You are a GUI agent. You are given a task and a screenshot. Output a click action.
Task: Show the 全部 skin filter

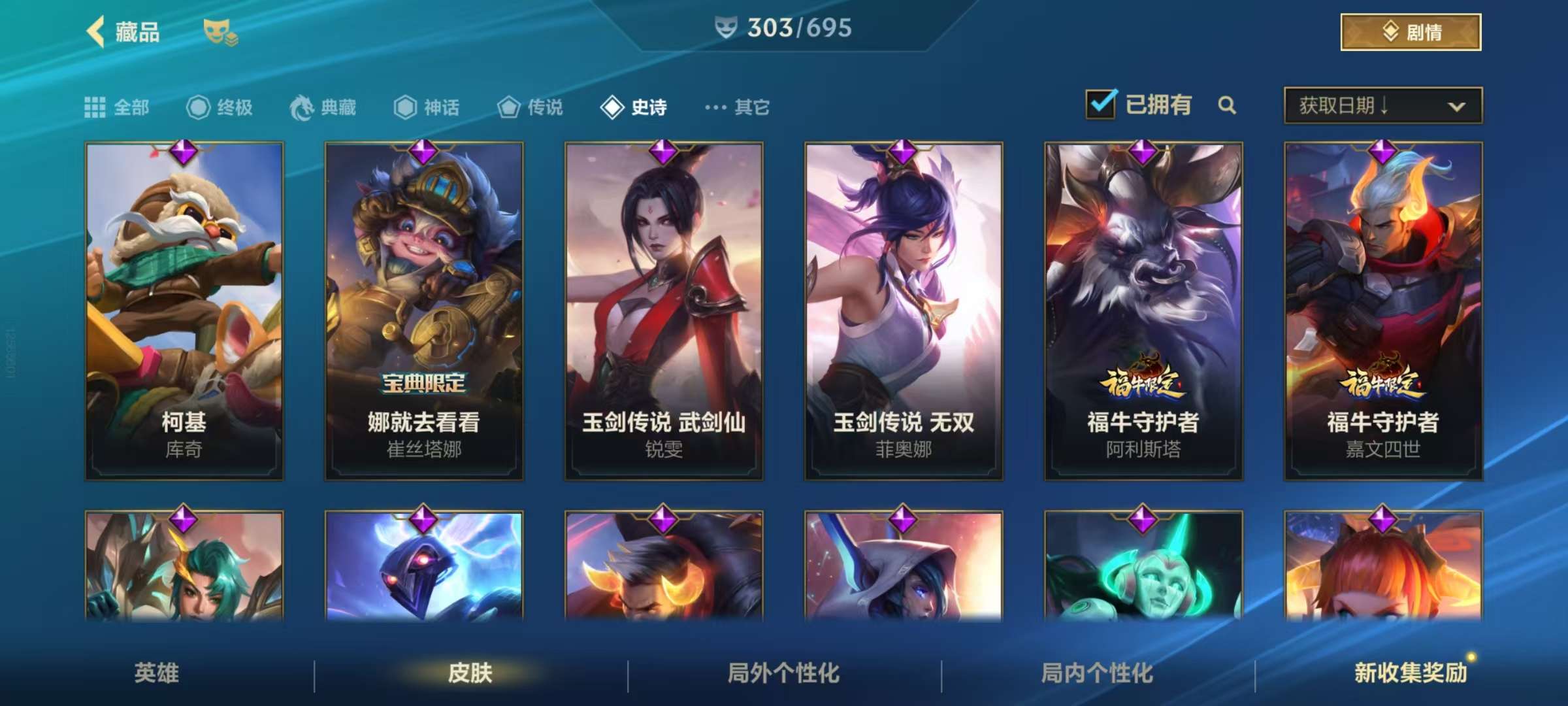(118, 107)
